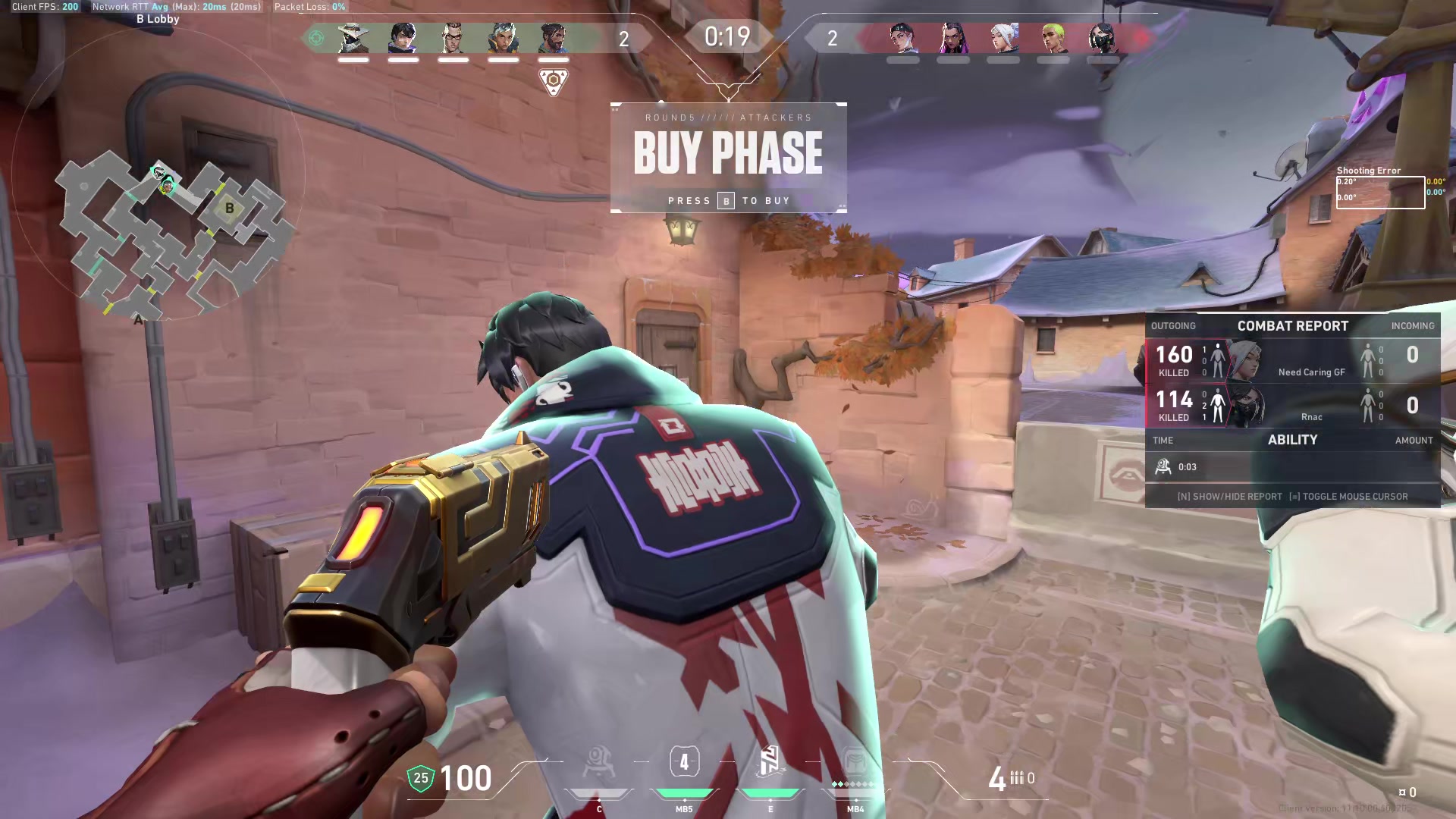This screenshot has height=819, width=1456.
Task: Choose Harbor's portrait in the top bar
Action: point(553,38)
